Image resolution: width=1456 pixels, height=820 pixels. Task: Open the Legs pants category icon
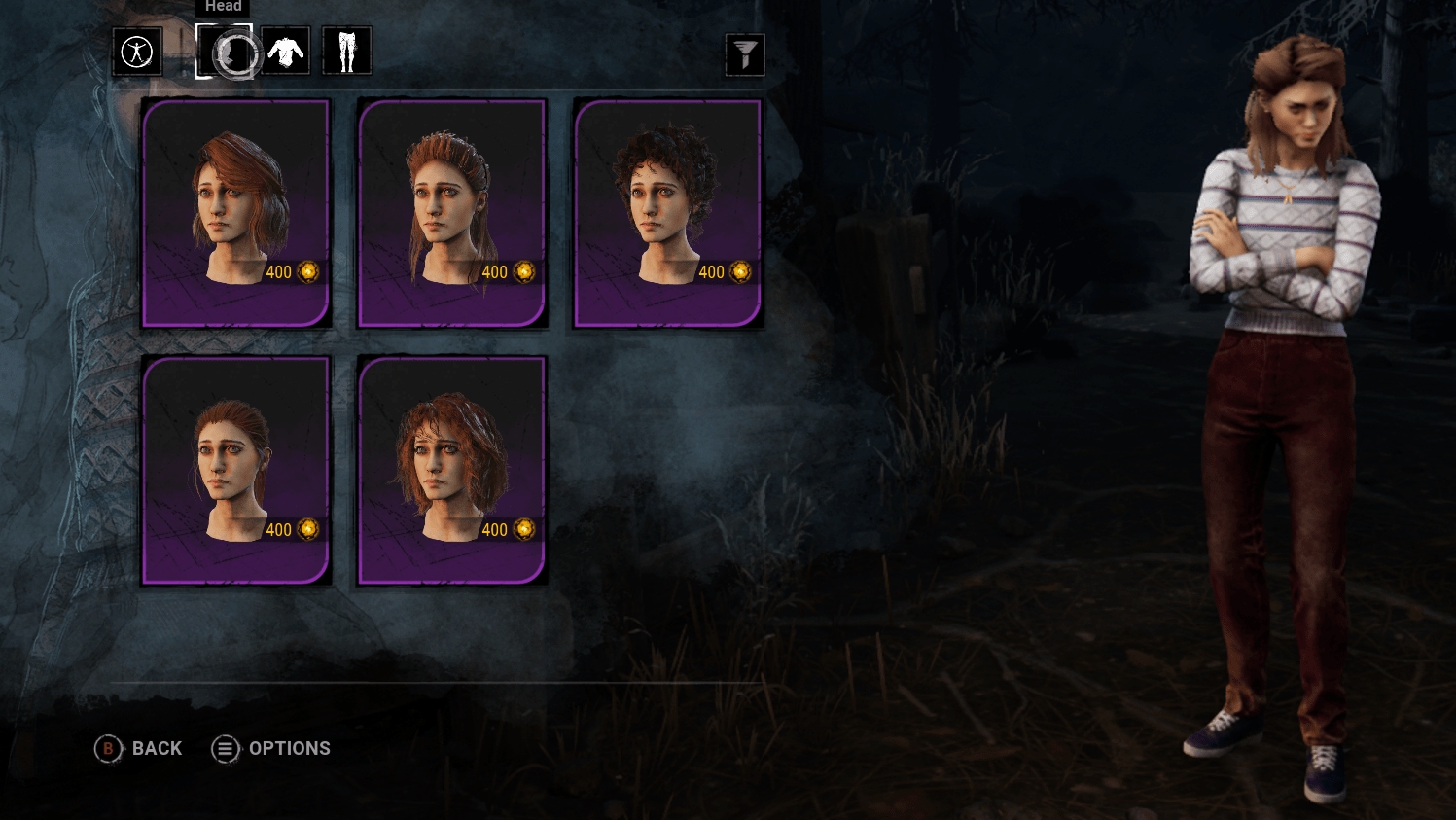(x=347, y=52)
